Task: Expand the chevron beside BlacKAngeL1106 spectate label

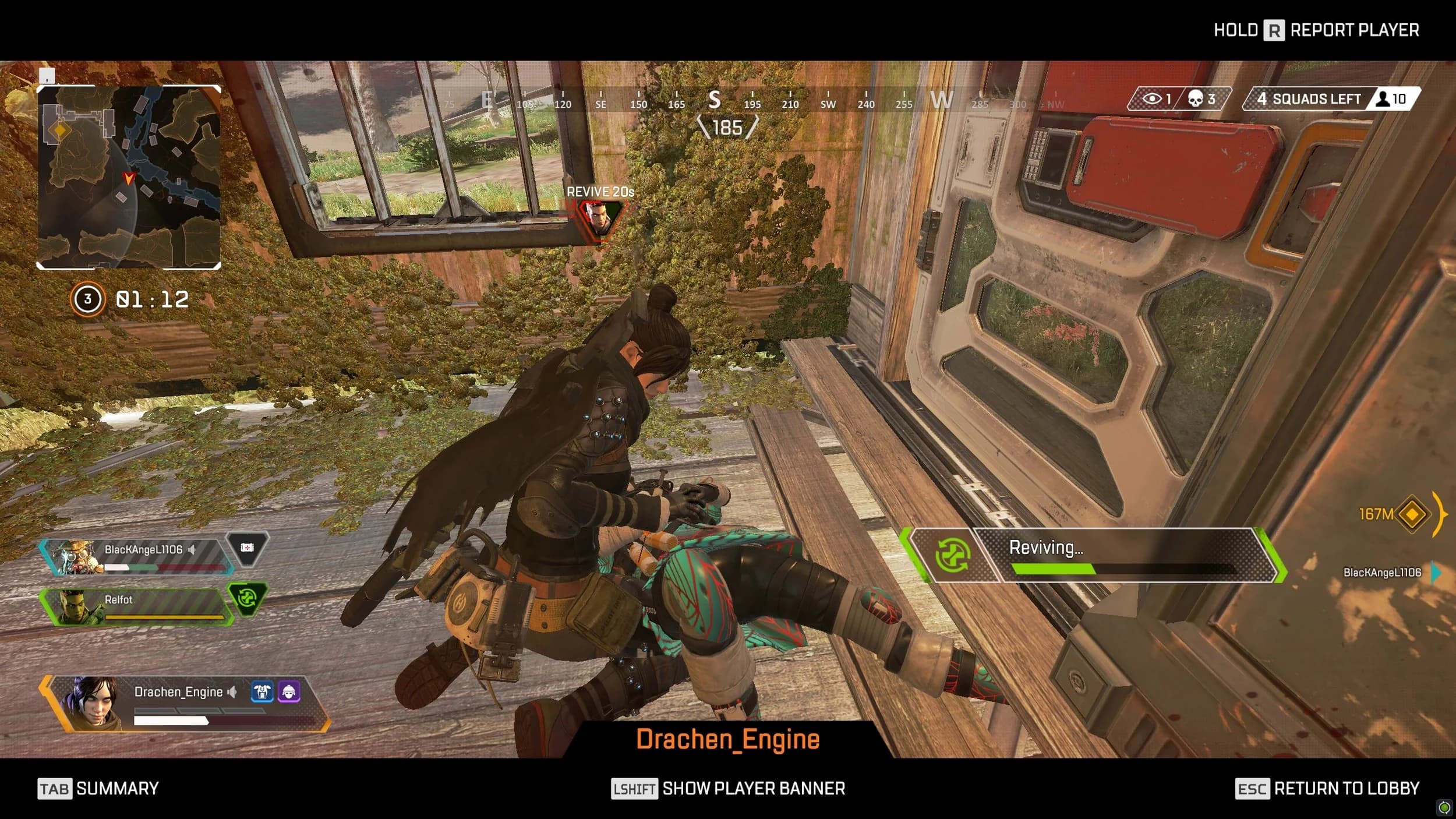Action: click(x=1434, y=573)
